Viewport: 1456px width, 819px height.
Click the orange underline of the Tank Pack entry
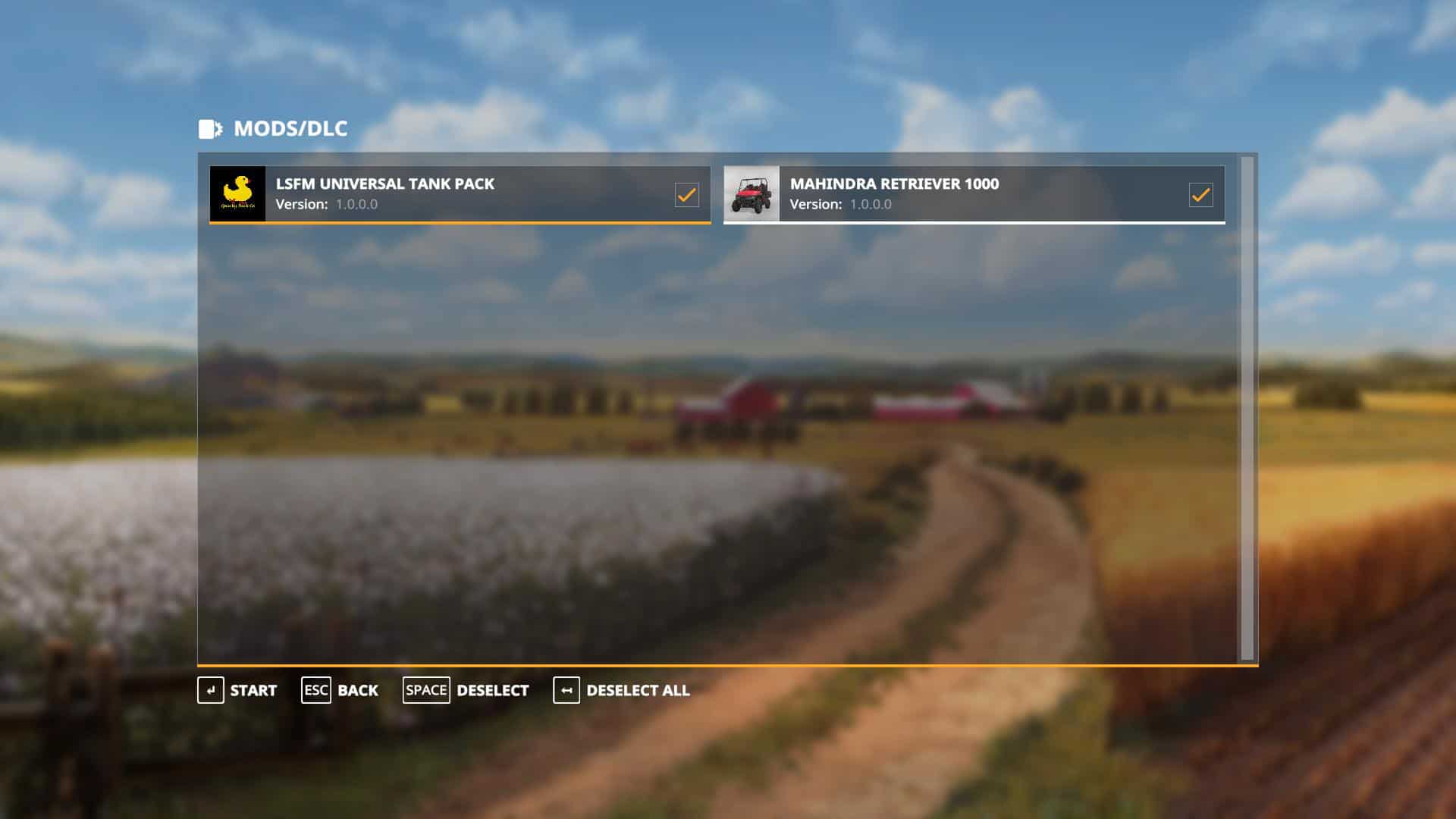(455, 222)
